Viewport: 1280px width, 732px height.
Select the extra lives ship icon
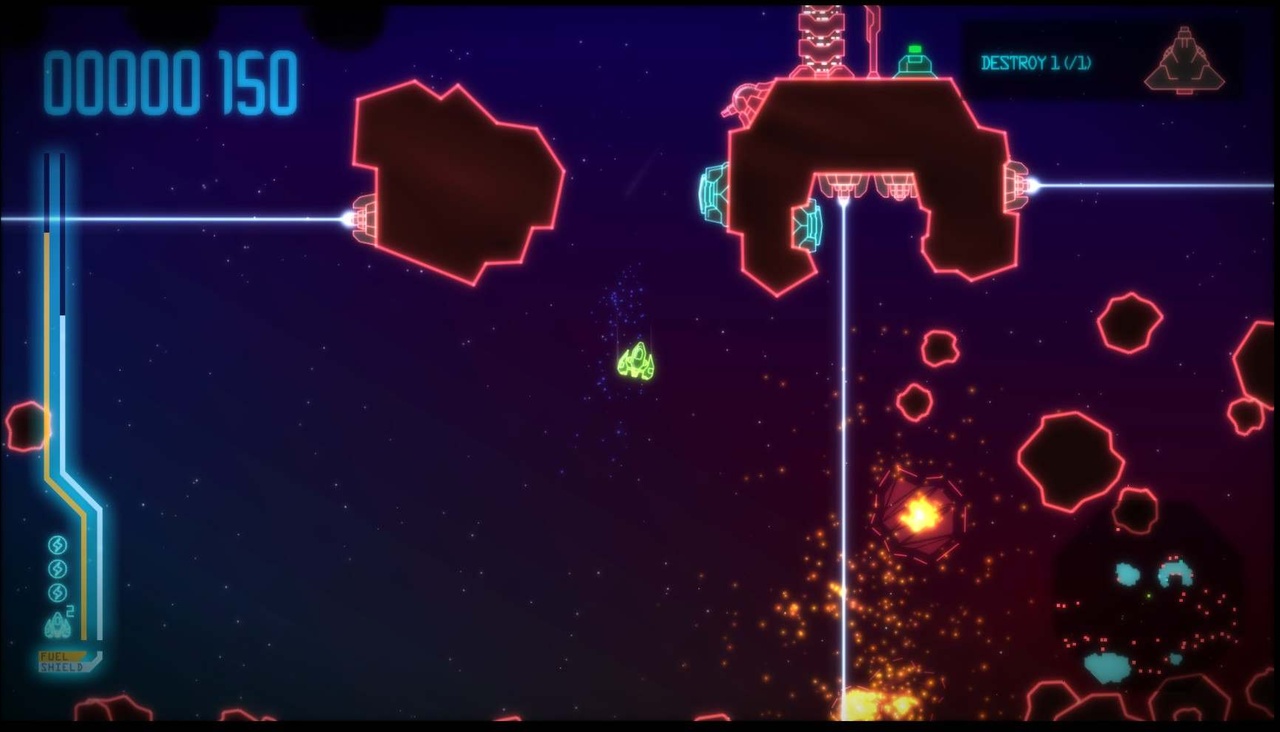click(57, 624)
